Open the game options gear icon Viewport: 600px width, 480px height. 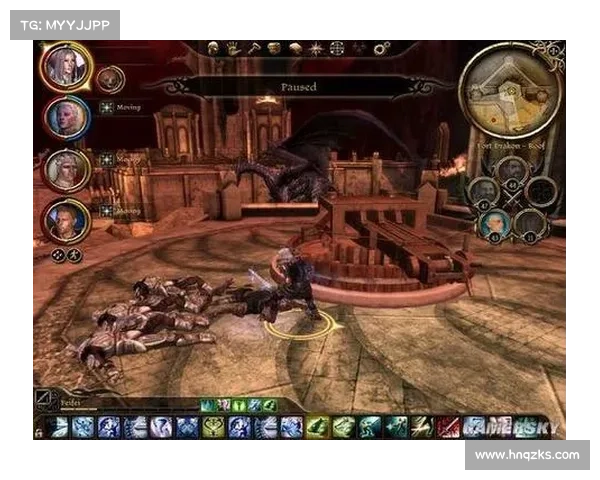pos(381,48)
